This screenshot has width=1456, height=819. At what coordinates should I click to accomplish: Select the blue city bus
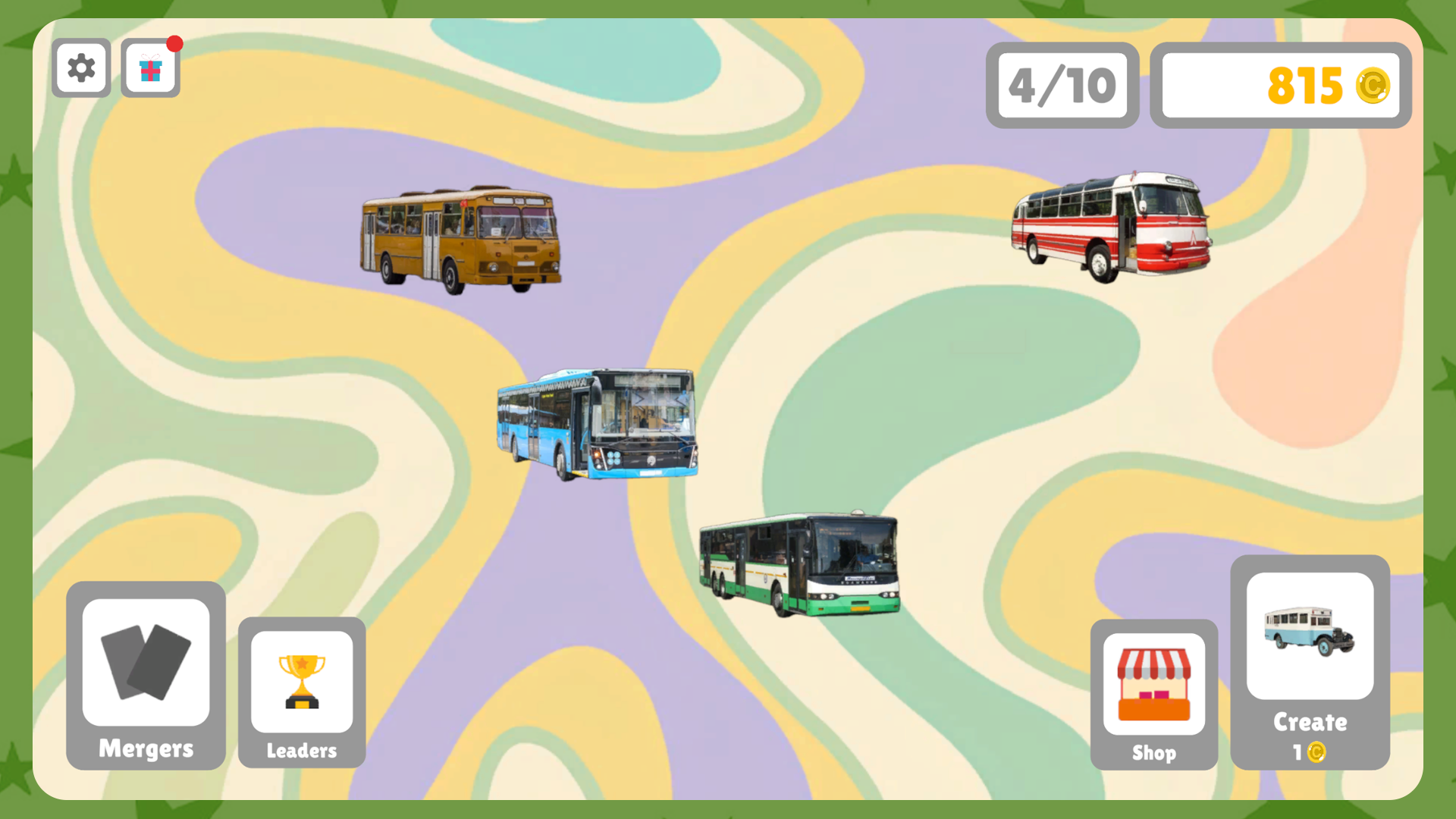(x=596, y=422)
